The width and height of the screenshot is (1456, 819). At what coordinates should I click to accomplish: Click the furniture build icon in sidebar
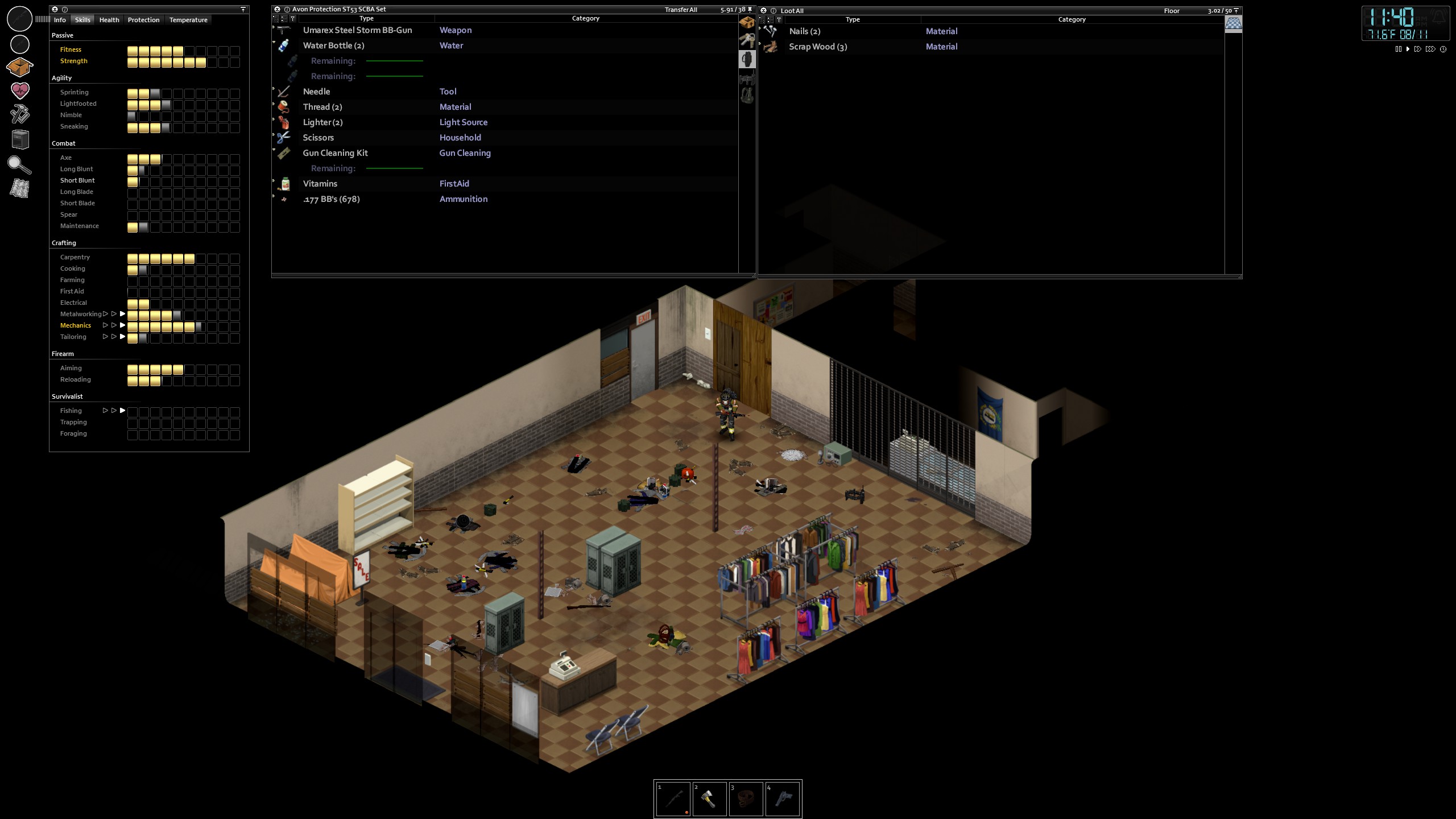coord(20,139)
